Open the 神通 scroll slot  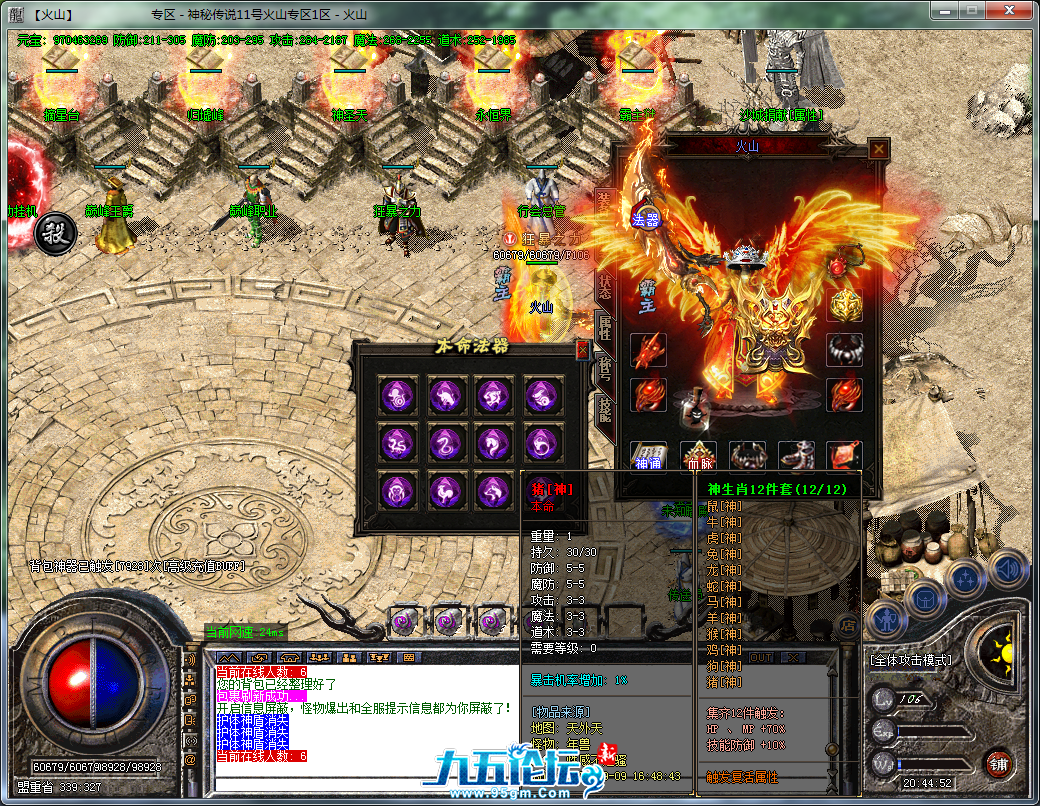pyautogui.click(x=647, y=456)
